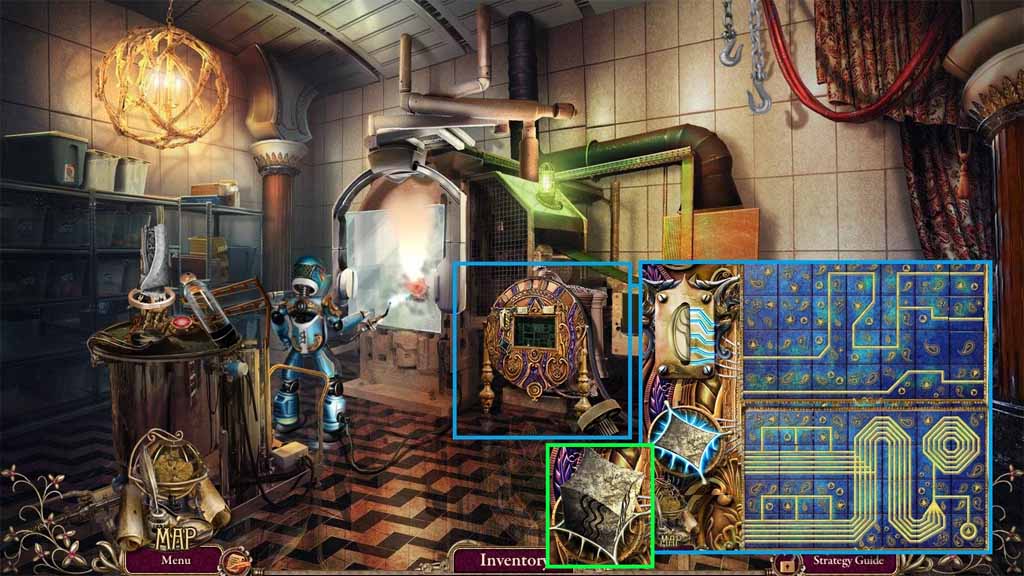This screenshot has height=576, width=1024.
Task: Click the padlock icon beside Strategy Guide
Action: [x=786, y=563]
